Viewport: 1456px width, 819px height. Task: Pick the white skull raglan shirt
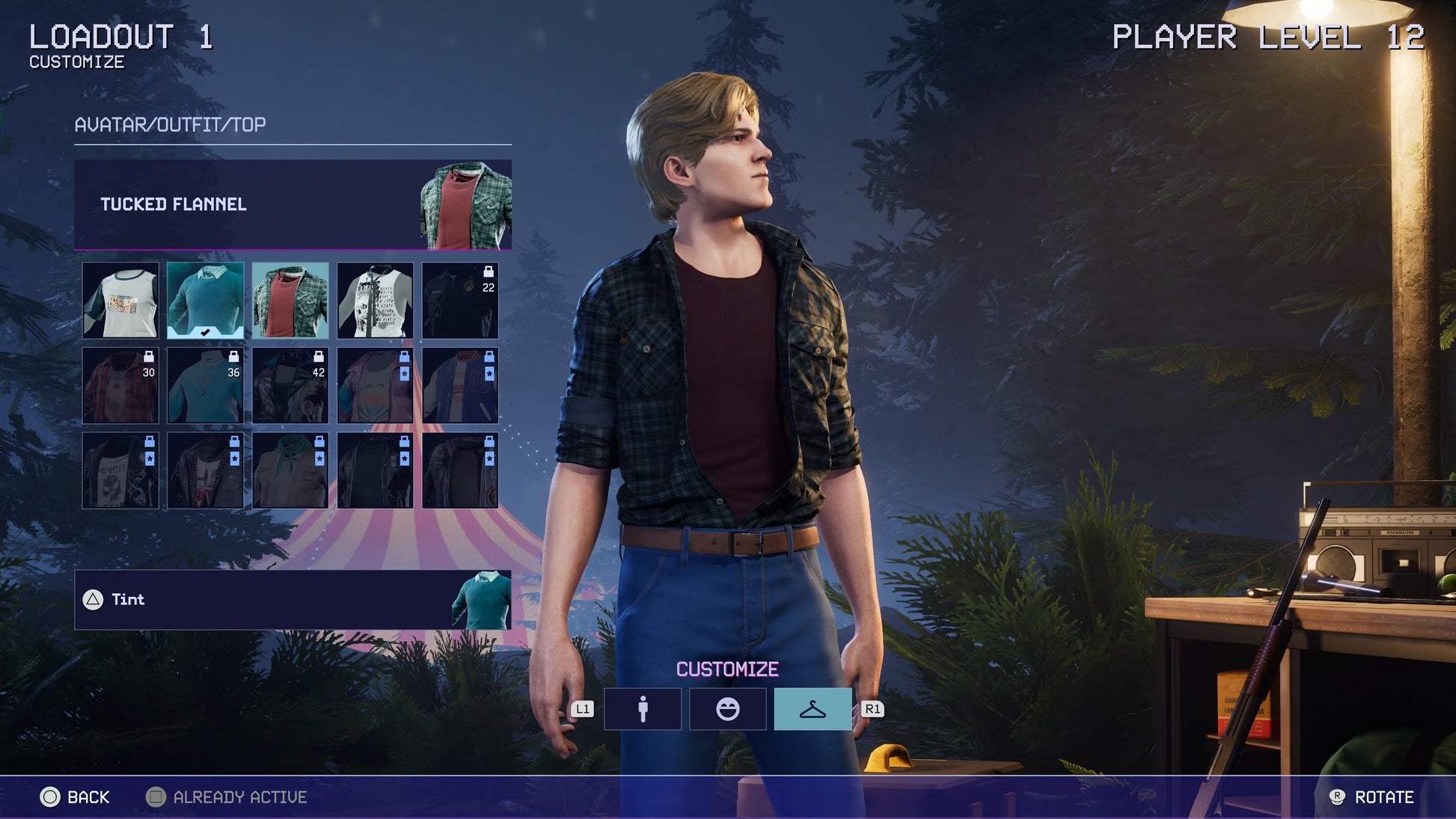[x=375, y=301]
